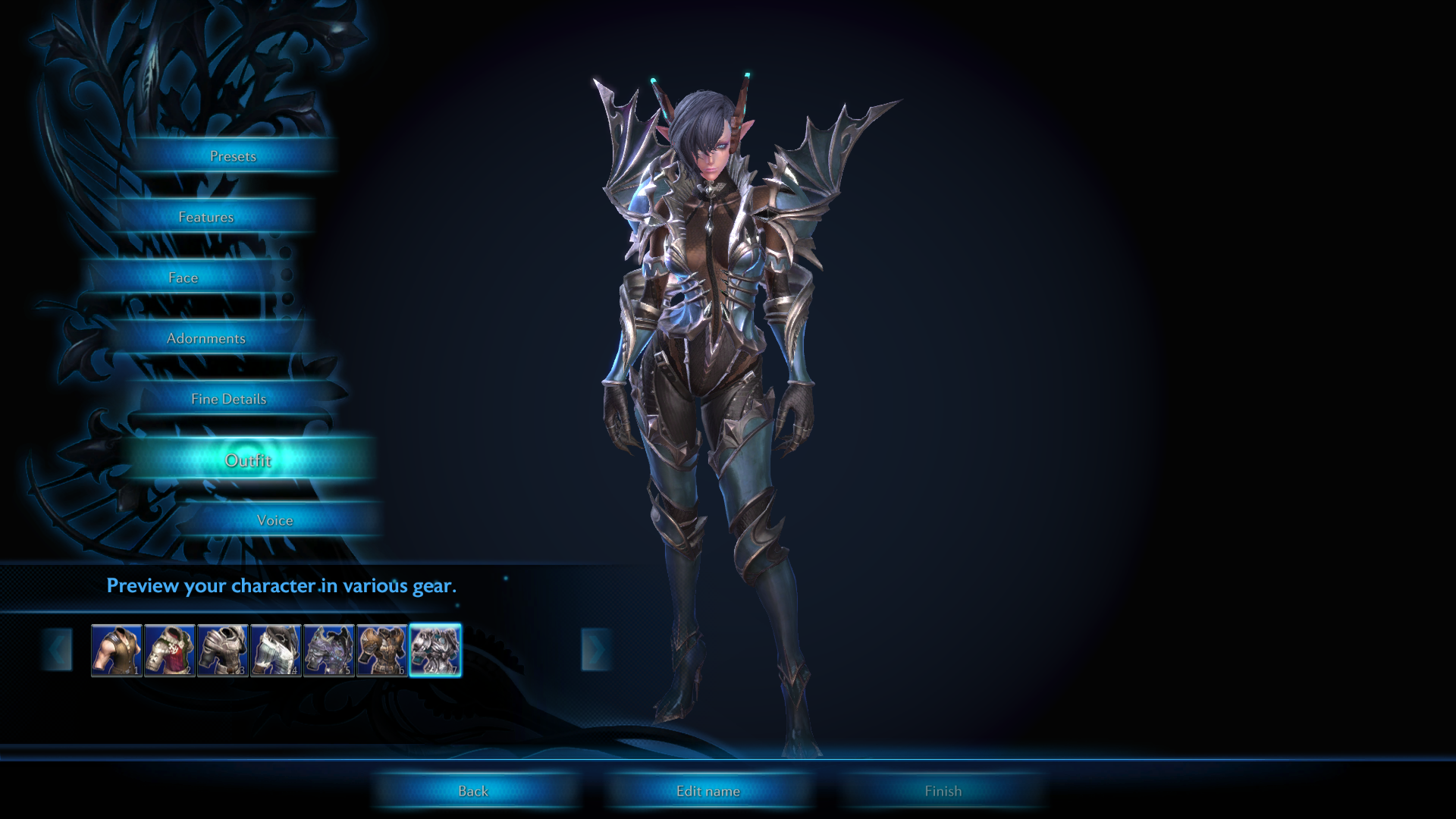
Task: Open the Features customization menu
Action: pos(206,216)
